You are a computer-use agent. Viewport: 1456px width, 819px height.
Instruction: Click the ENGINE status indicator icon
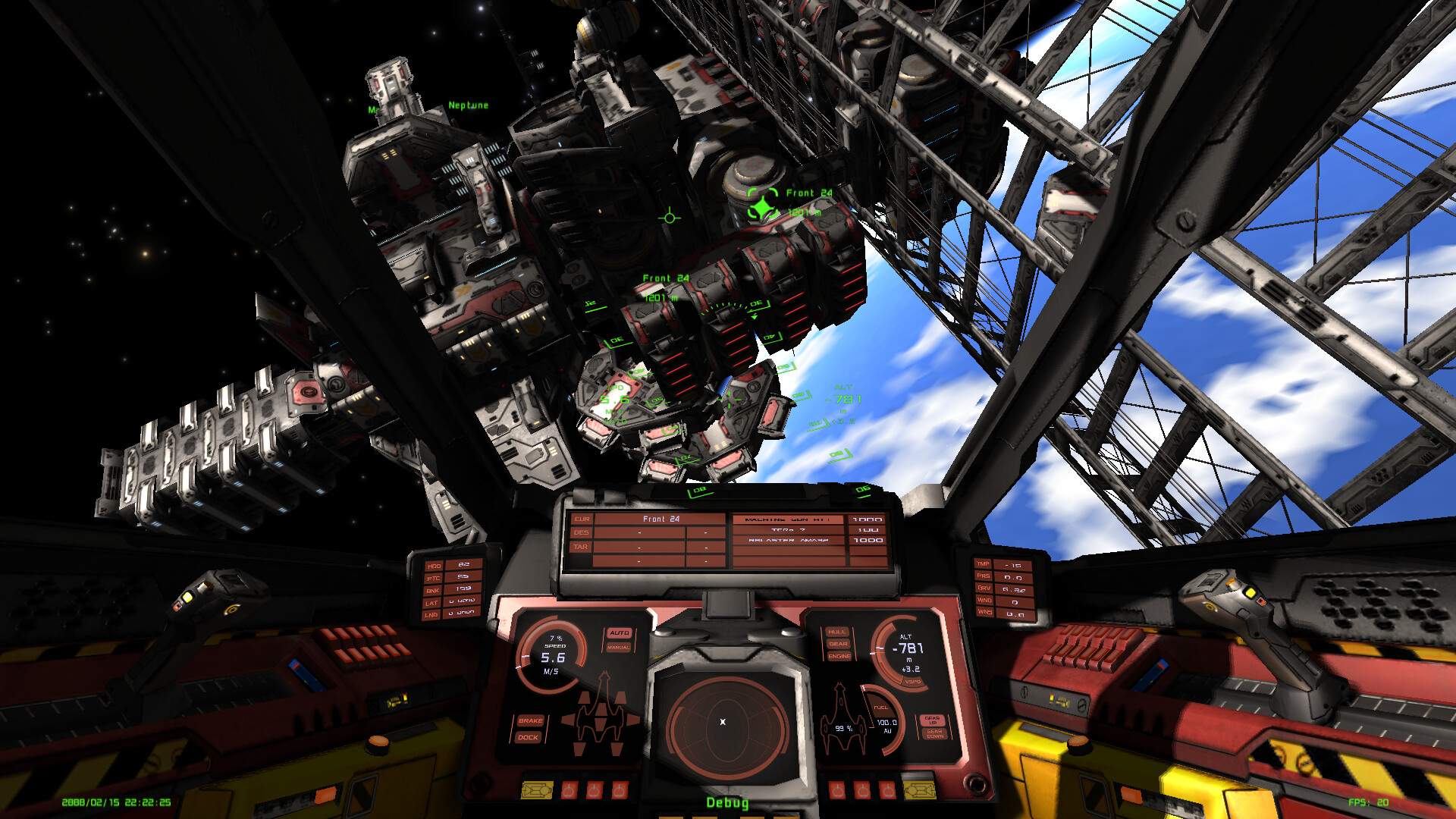(839, 657)
